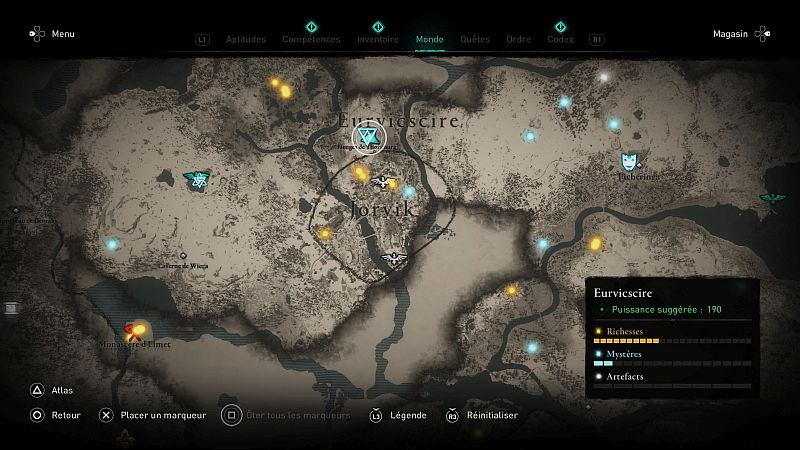Select the Caverne de Wicca map marker

183,256
